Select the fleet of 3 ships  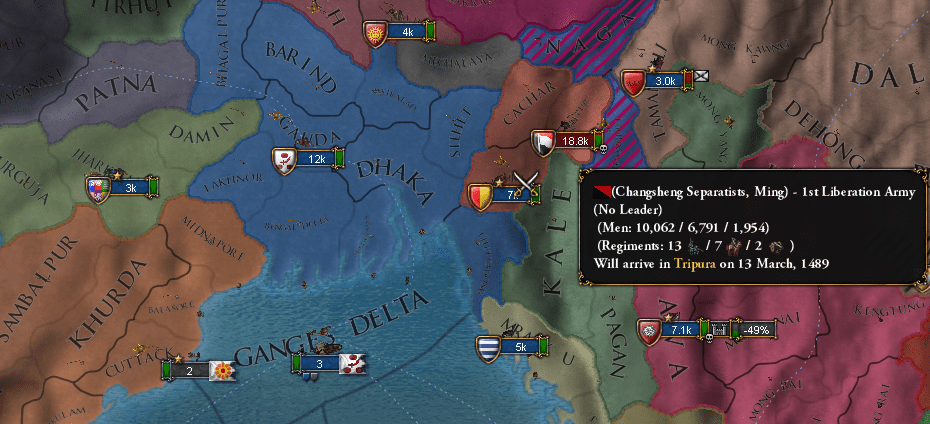coord(320,364)
